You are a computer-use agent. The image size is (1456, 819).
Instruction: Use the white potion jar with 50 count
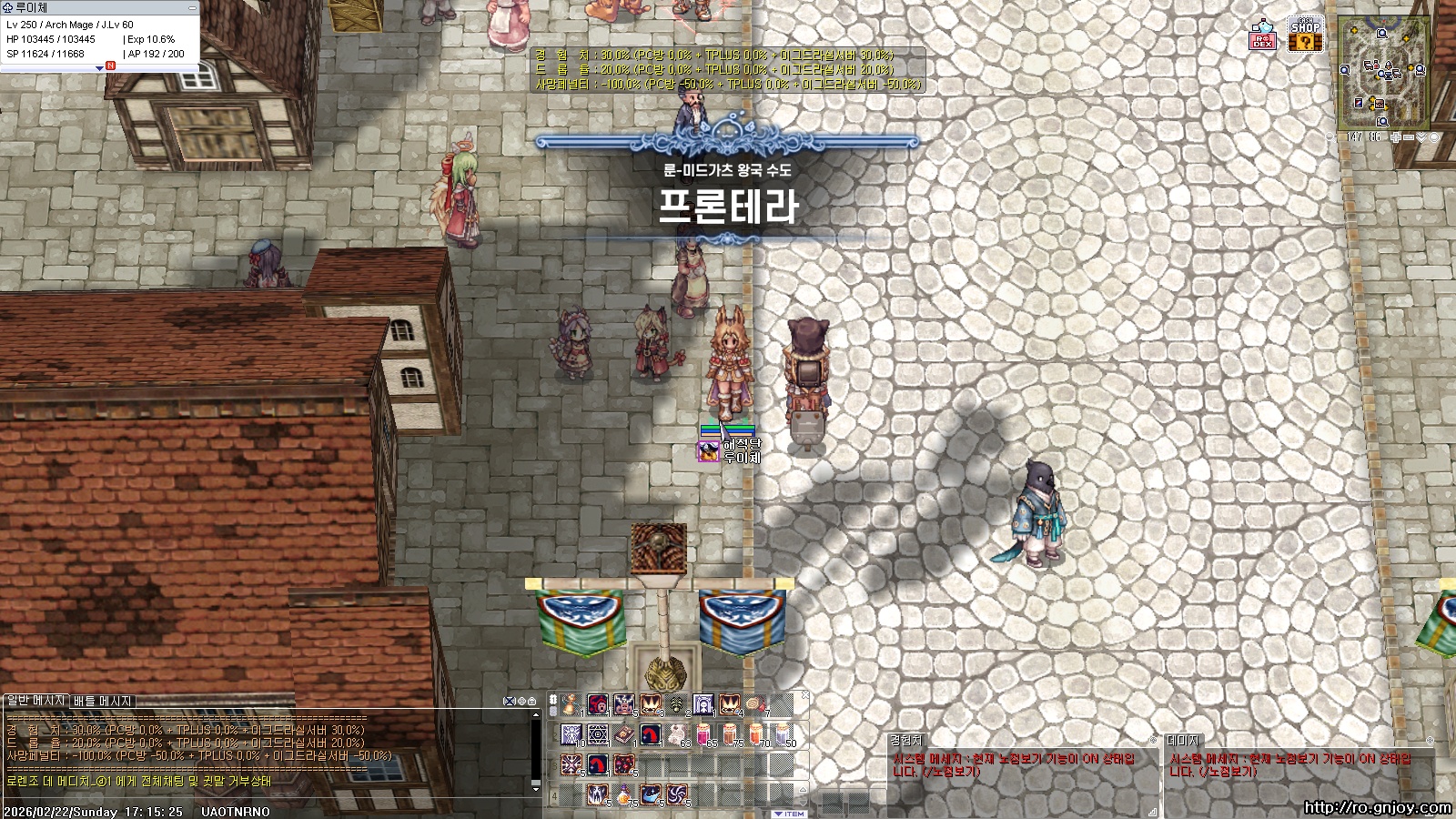[x=782, y=734]
